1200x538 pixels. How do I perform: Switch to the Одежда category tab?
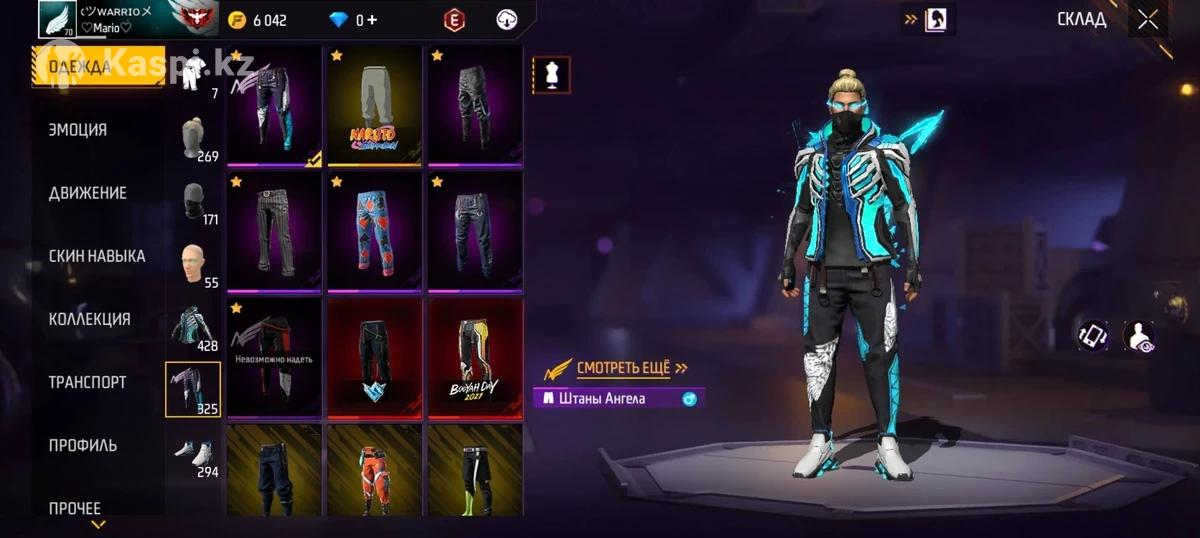98,67
